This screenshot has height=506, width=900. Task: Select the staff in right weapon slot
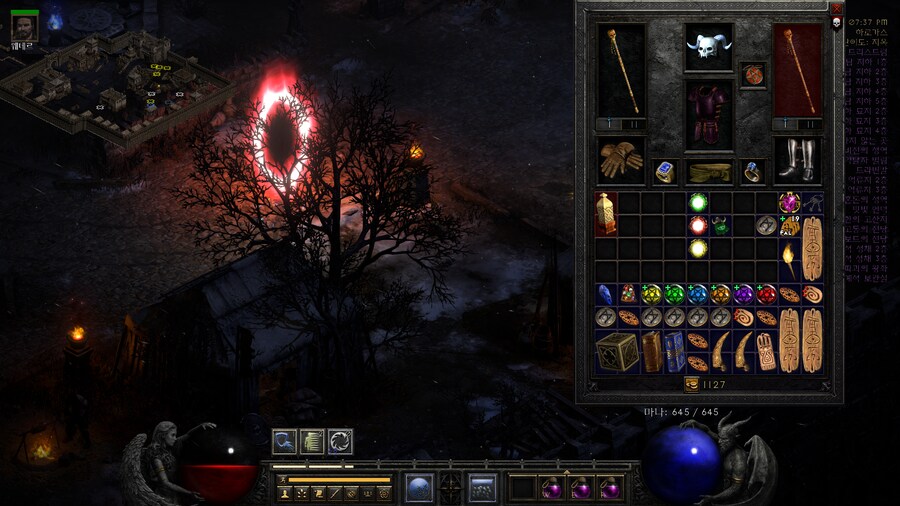pyautogui.click(x=797, y=70)
